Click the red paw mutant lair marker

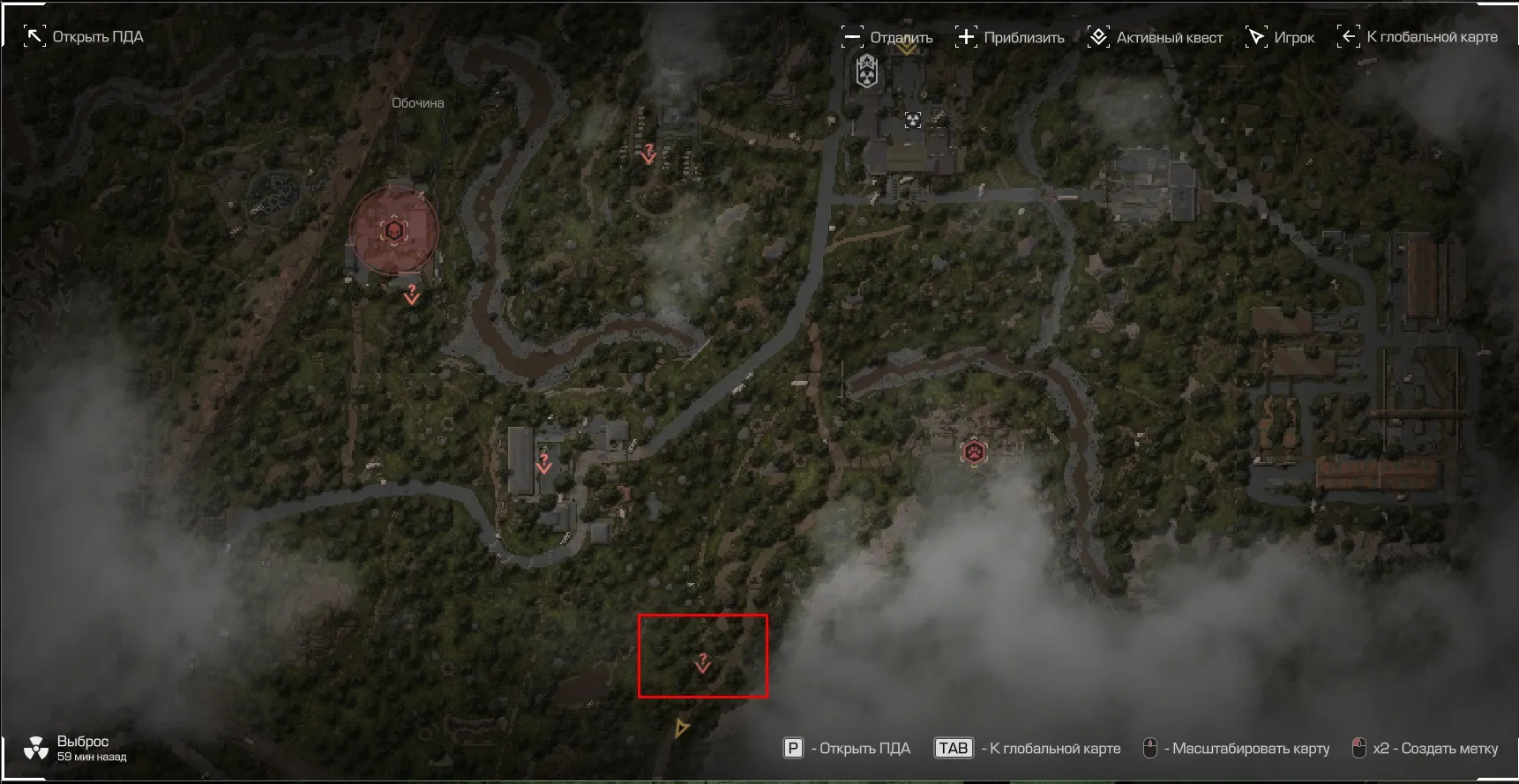[x=974, y=452]
